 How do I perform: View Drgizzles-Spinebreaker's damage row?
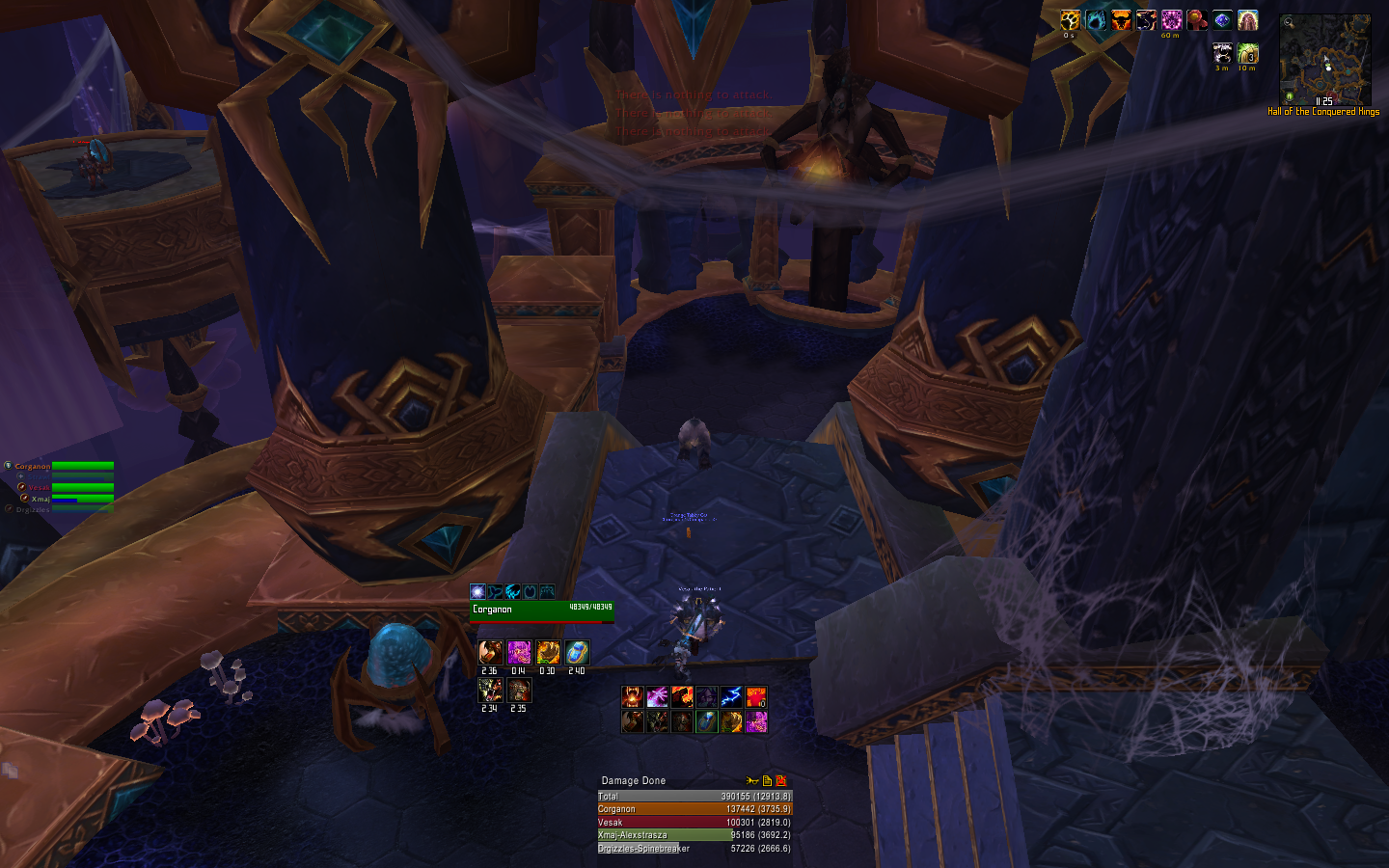(x=694, y=849)
